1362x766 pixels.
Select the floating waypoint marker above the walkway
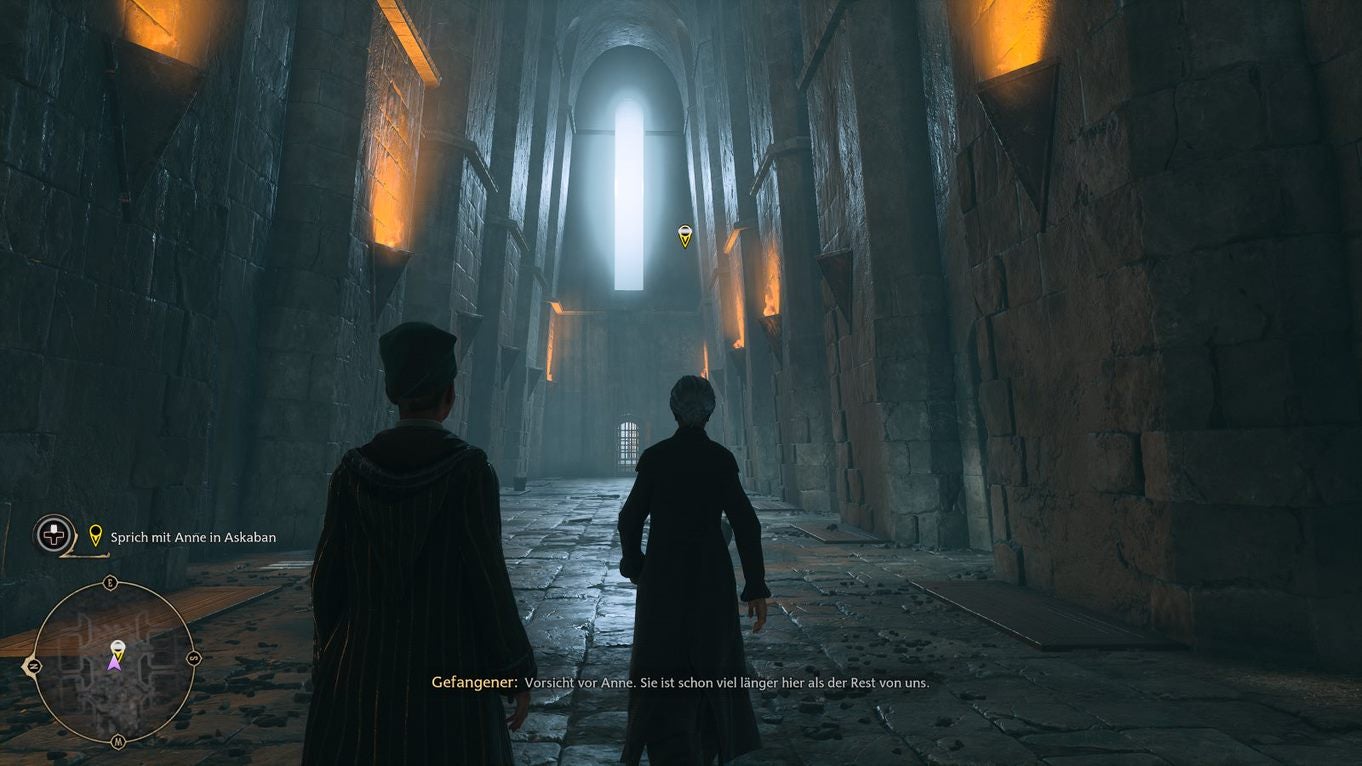click(x=685, y=234)
